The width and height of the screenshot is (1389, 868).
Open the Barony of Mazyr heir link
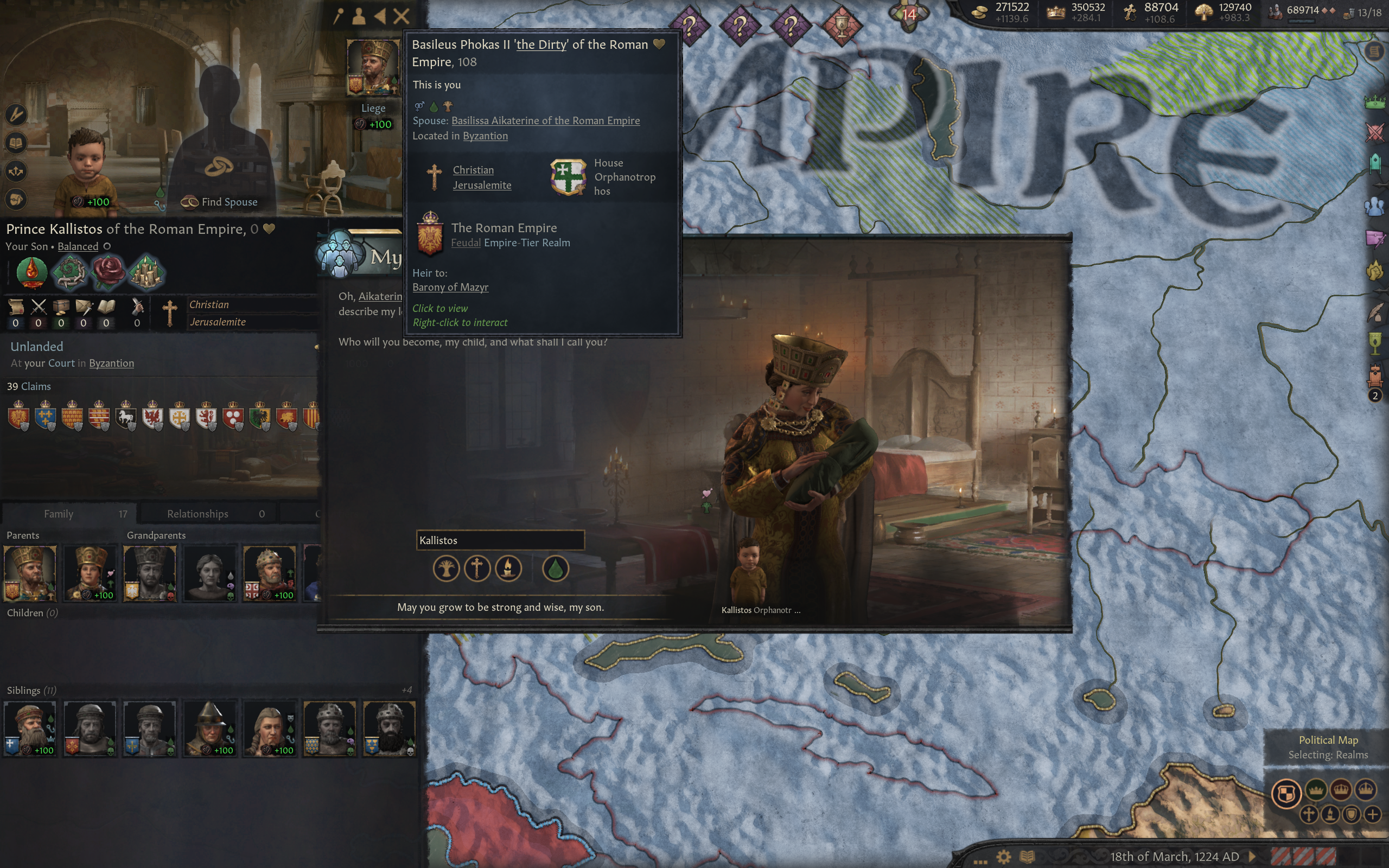450,287
